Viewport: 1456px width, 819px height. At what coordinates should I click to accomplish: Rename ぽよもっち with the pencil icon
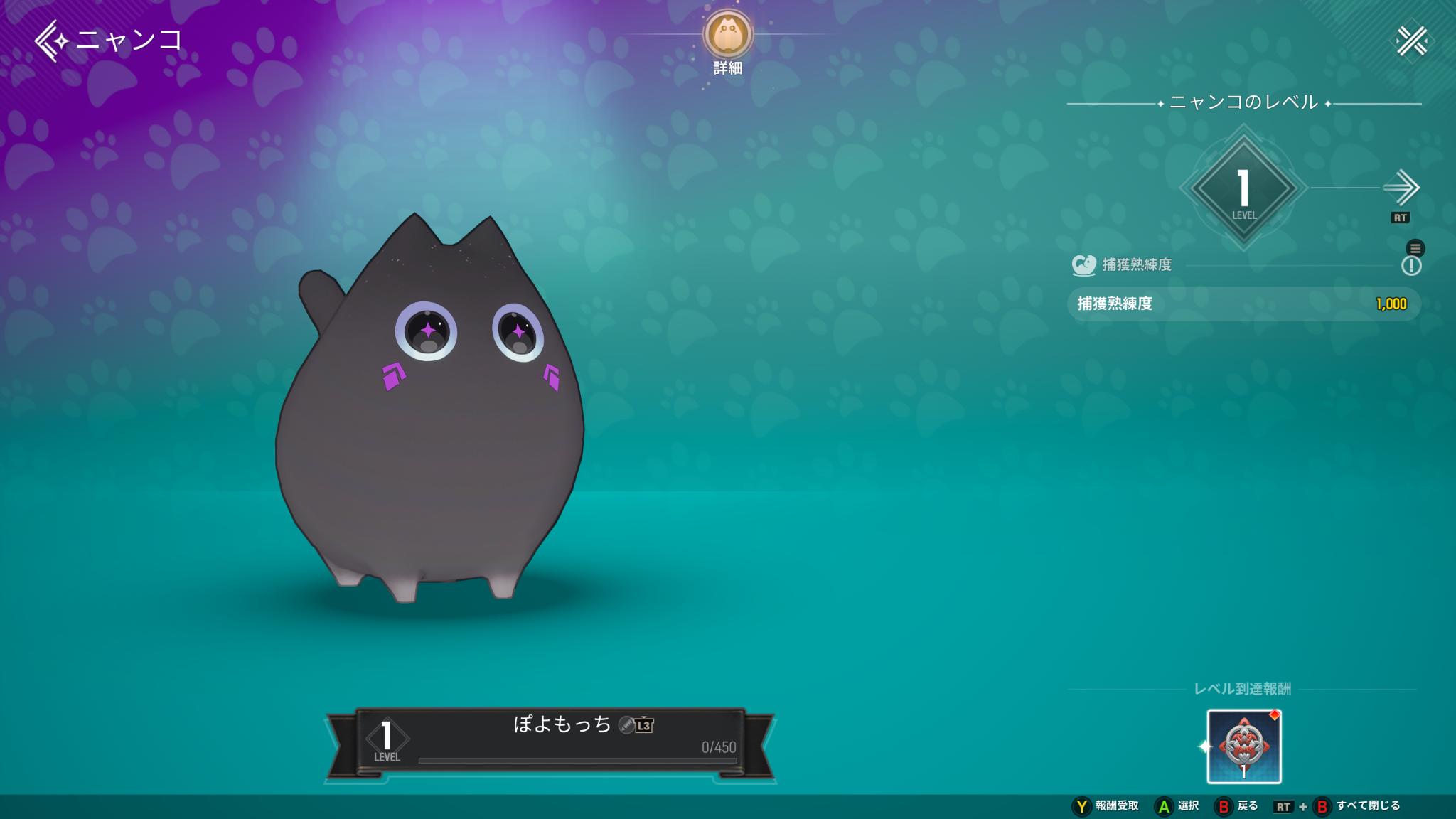point(626,724)
